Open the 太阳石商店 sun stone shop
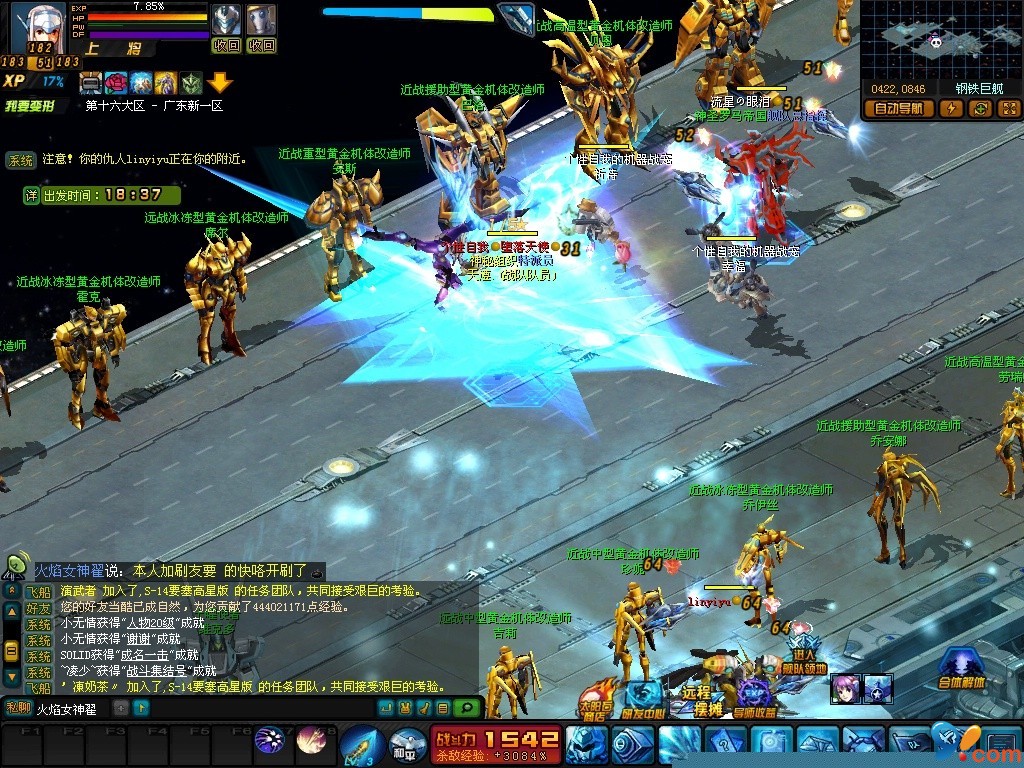This screenshot has width=1024, height=768. coord(598,702)
